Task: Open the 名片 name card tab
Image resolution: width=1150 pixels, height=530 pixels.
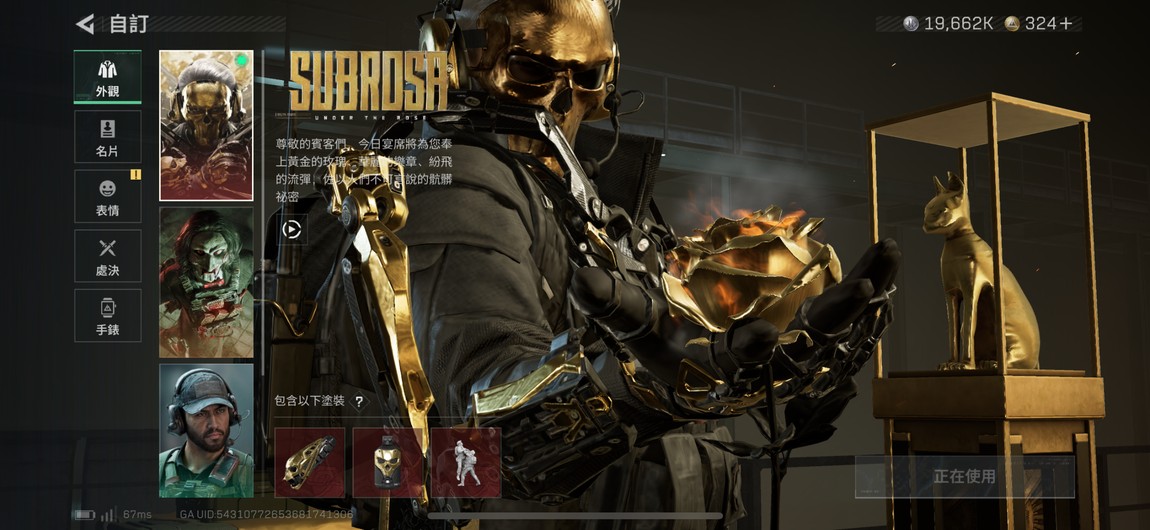Action: (107, 137)
